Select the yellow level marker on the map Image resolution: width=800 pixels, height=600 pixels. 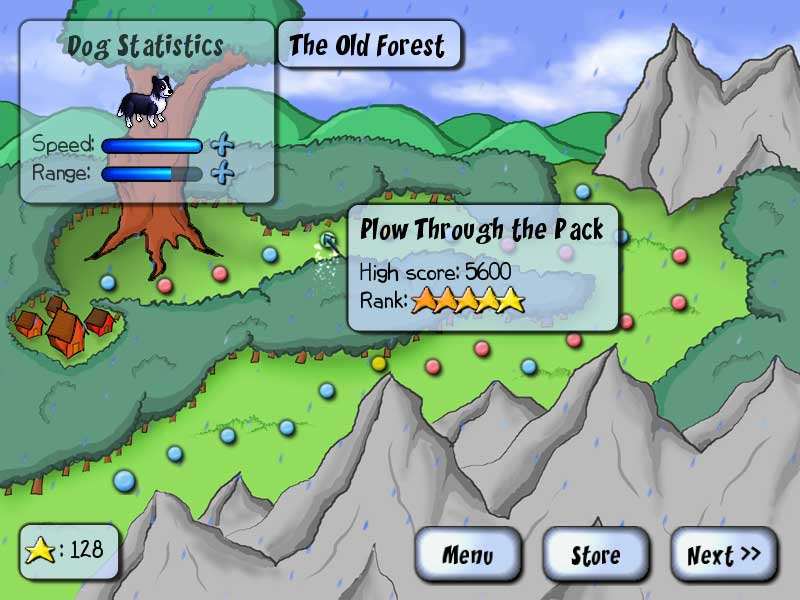click(379, 363)
